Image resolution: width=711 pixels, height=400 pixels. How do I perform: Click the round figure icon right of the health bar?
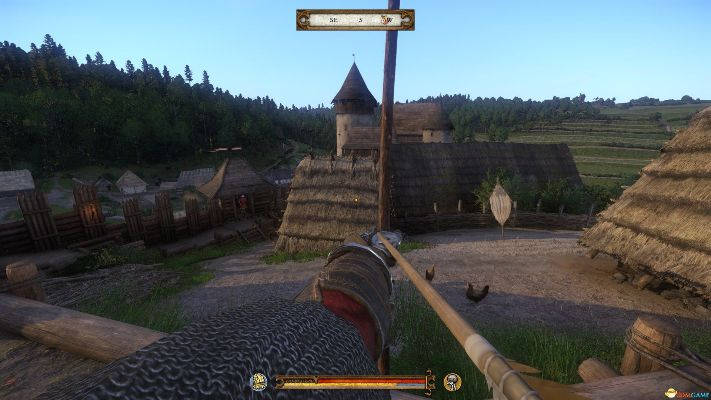click(452, 381)
